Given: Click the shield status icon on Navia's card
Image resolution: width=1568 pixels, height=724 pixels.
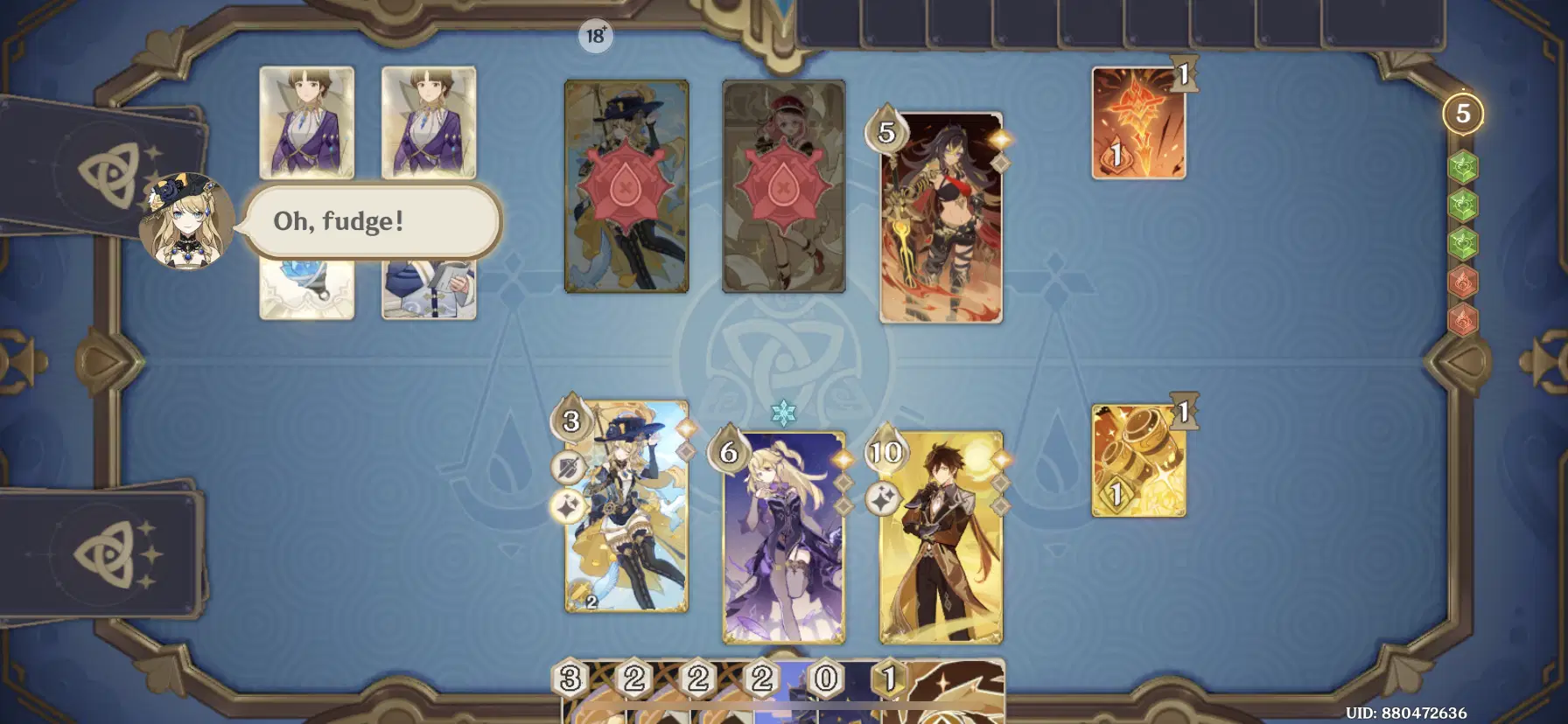Looking at the screenshot, I should 569,465.
